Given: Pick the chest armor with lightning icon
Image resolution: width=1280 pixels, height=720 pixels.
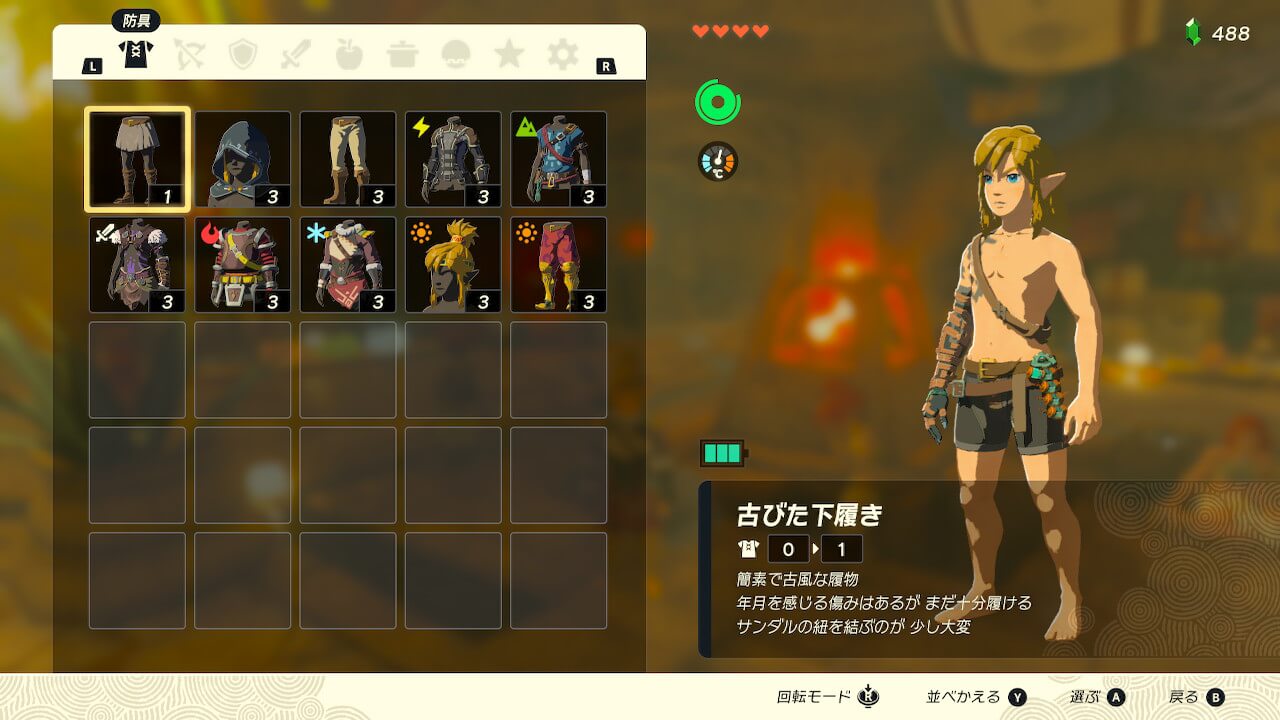Looking at the screenshot, I should pyautogui.click(x=453, y=159).
